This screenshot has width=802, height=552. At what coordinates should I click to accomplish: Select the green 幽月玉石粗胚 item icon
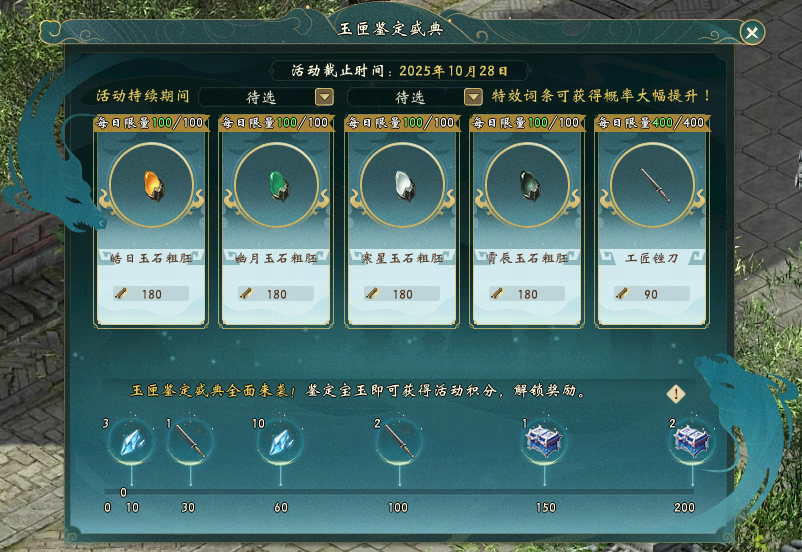tap(276, 185)
